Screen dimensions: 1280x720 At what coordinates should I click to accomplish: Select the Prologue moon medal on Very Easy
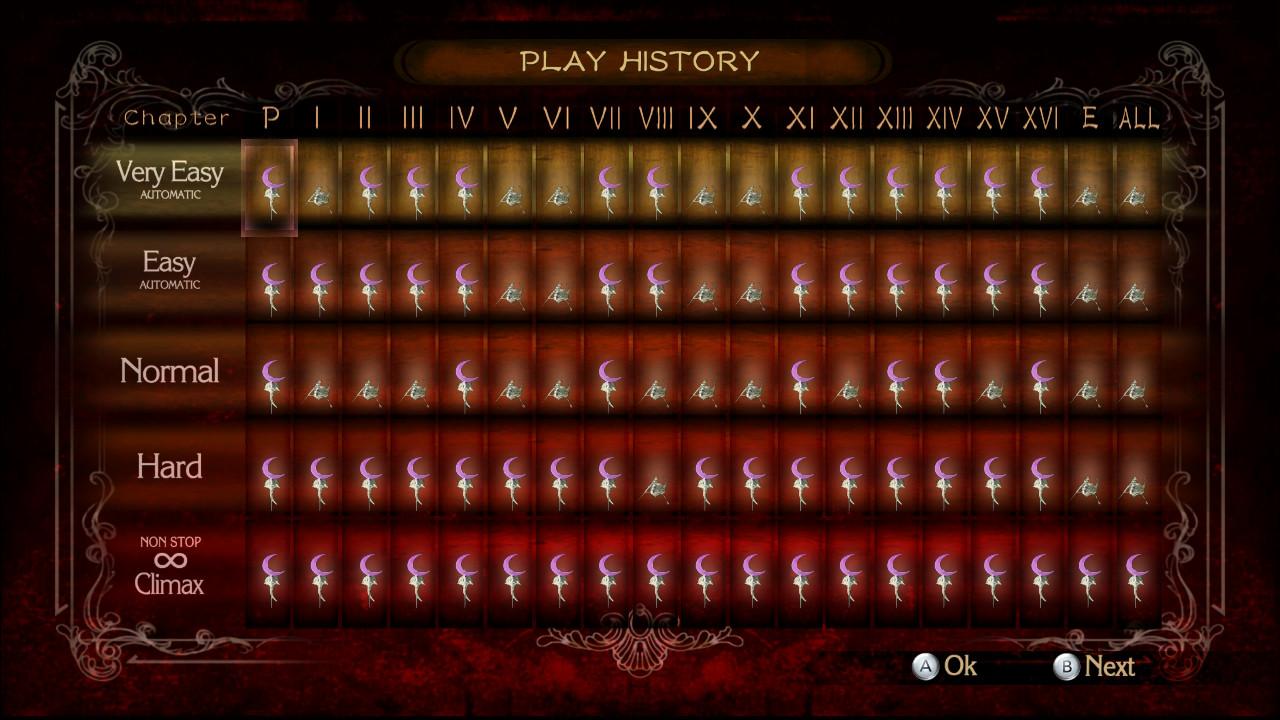(x=270, y=190)
